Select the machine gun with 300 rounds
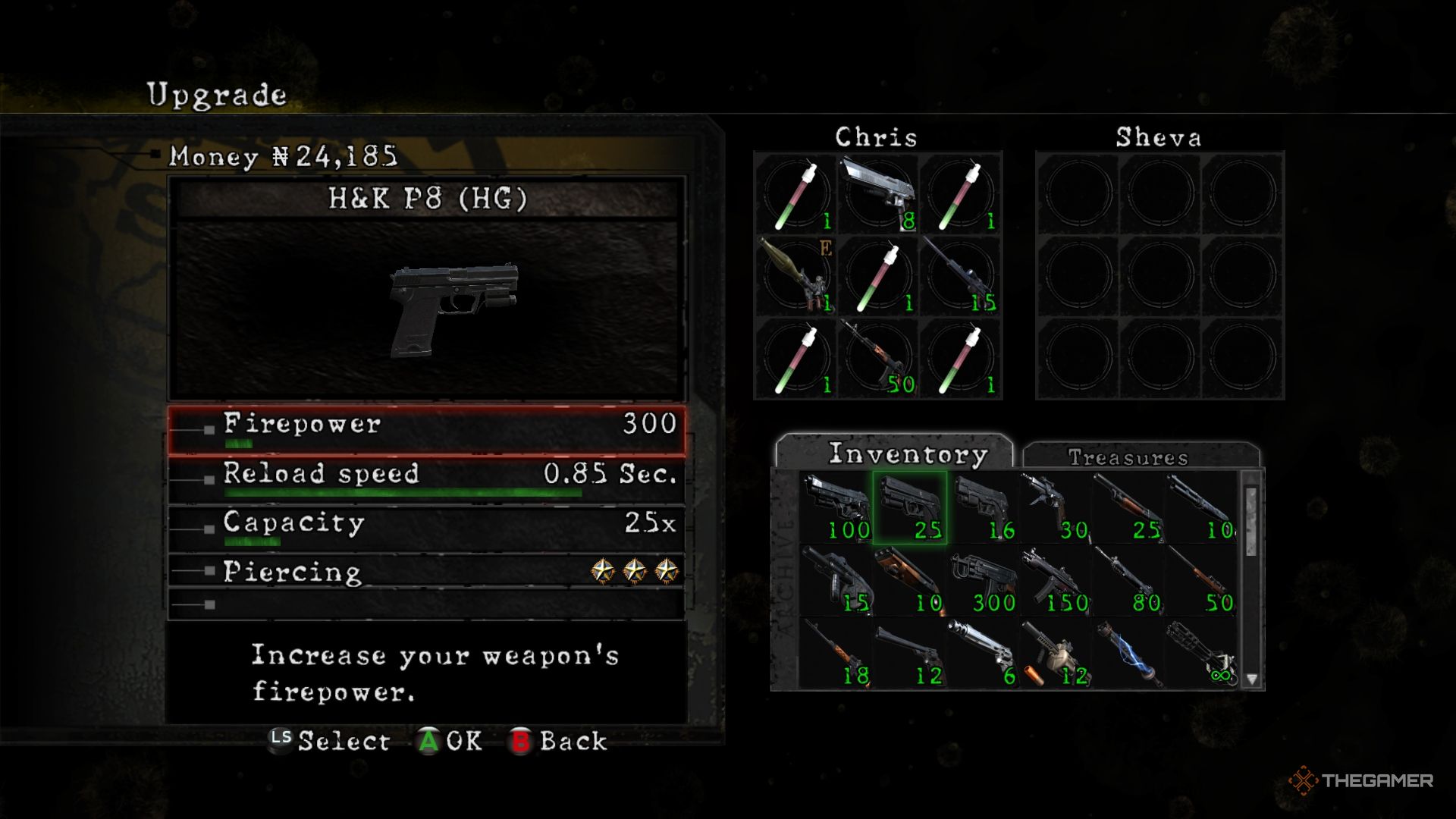 click(982, 581)
